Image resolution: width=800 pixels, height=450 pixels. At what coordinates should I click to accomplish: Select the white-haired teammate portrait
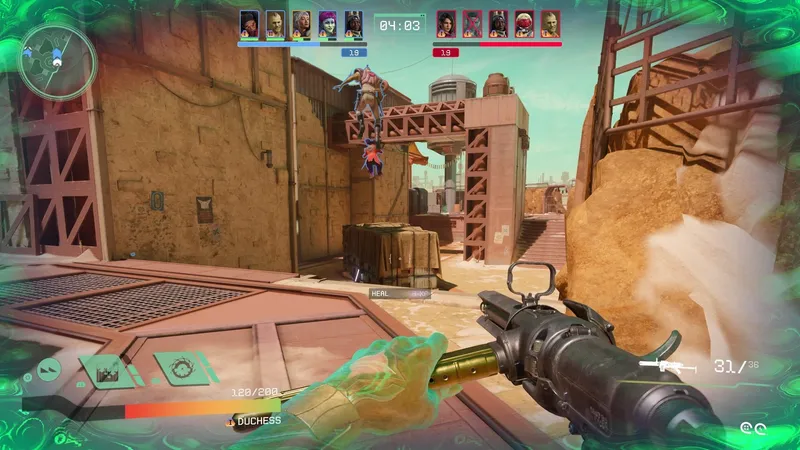pos(301,24)
